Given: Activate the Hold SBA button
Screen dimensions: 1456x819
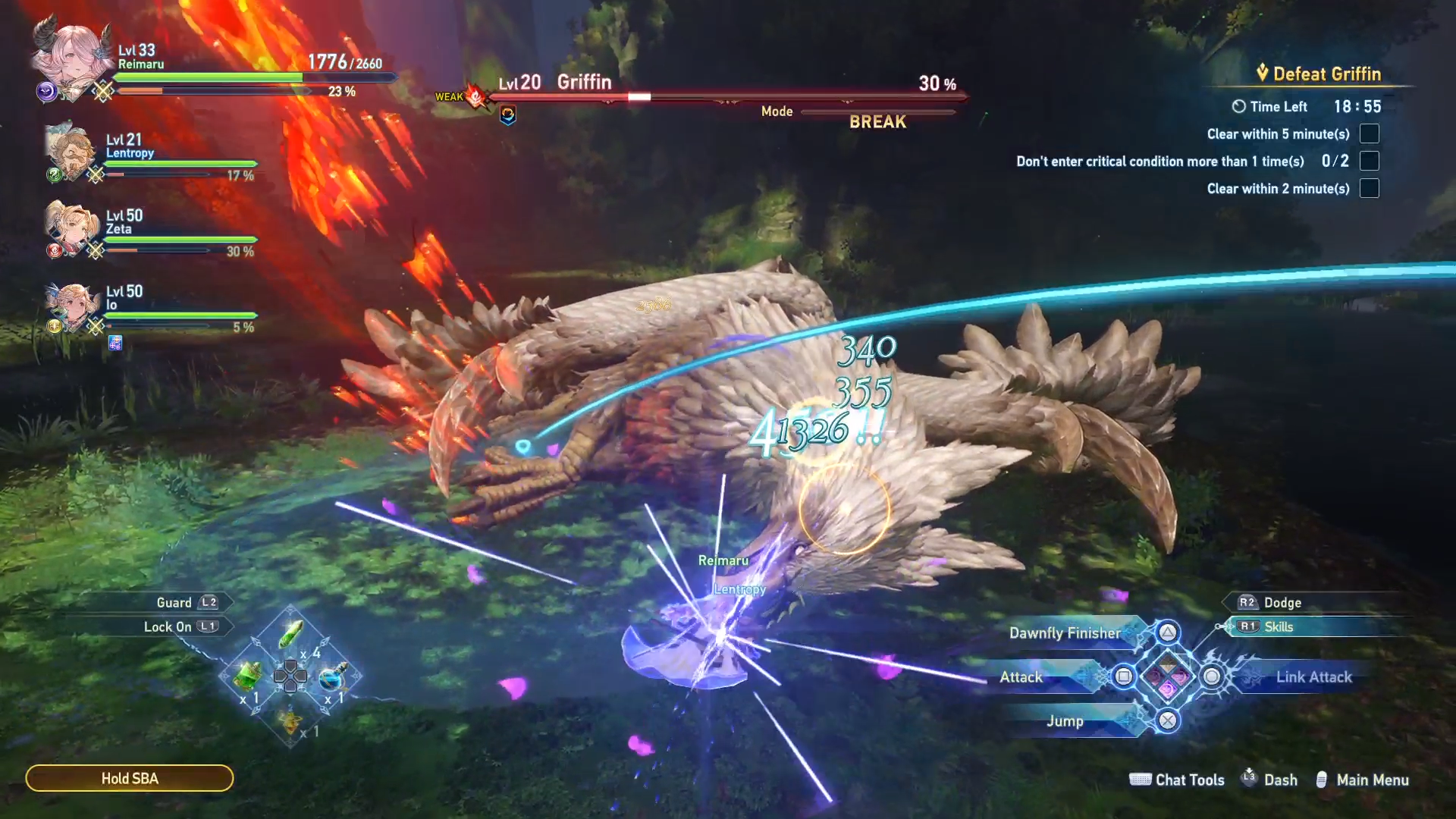Looking at the screenshot, I should click(130, 778).
